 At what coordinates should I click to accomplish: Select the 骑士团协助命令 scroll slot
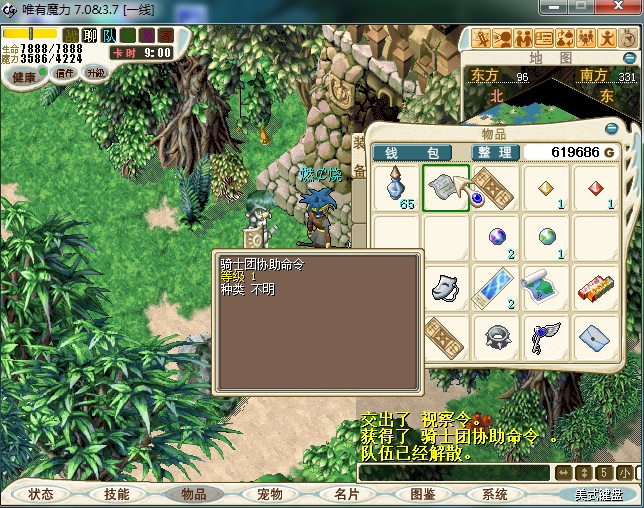tap(446, 188)
